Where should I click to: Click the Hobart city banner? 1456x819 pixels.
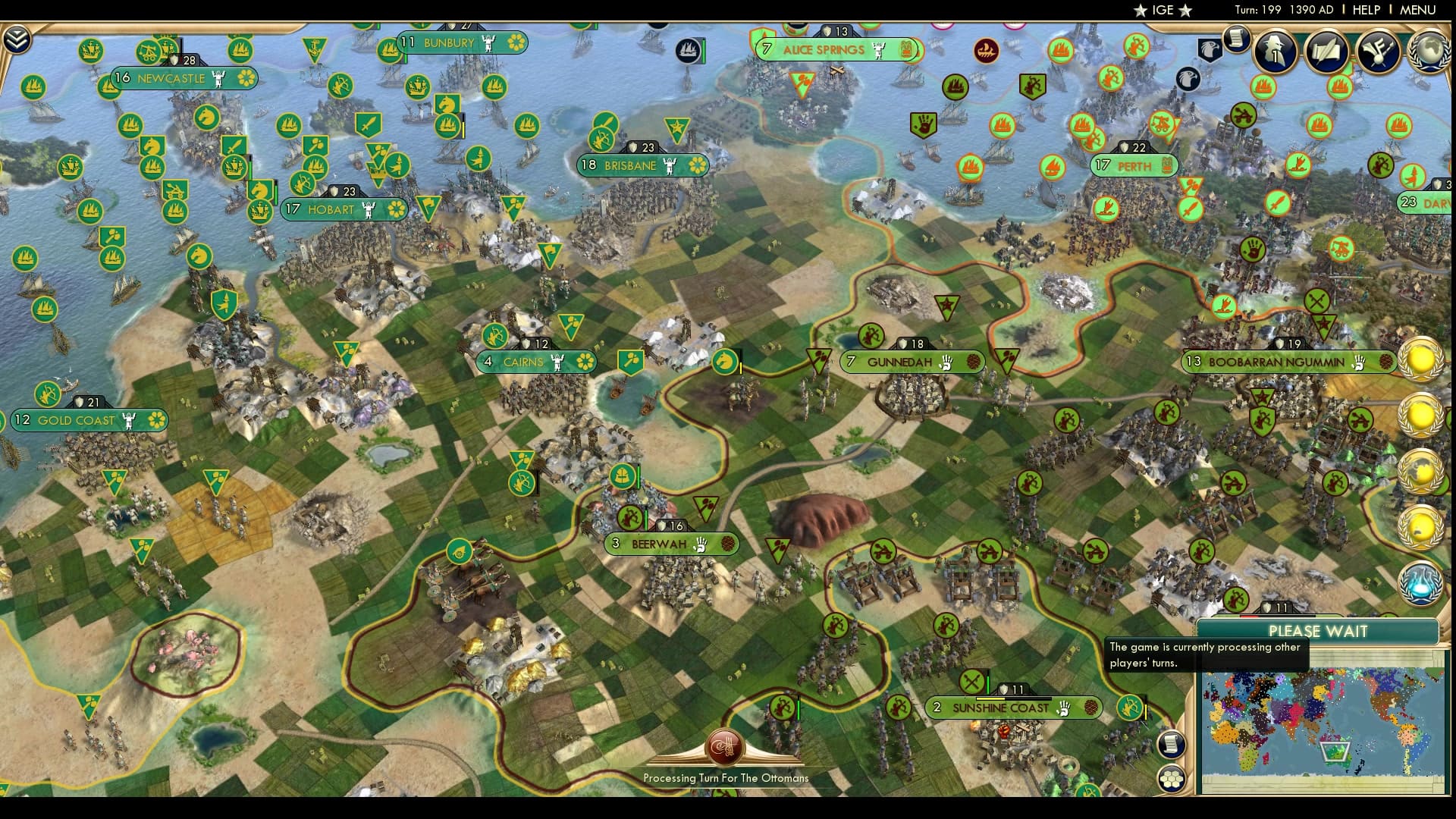coord(341,209)
